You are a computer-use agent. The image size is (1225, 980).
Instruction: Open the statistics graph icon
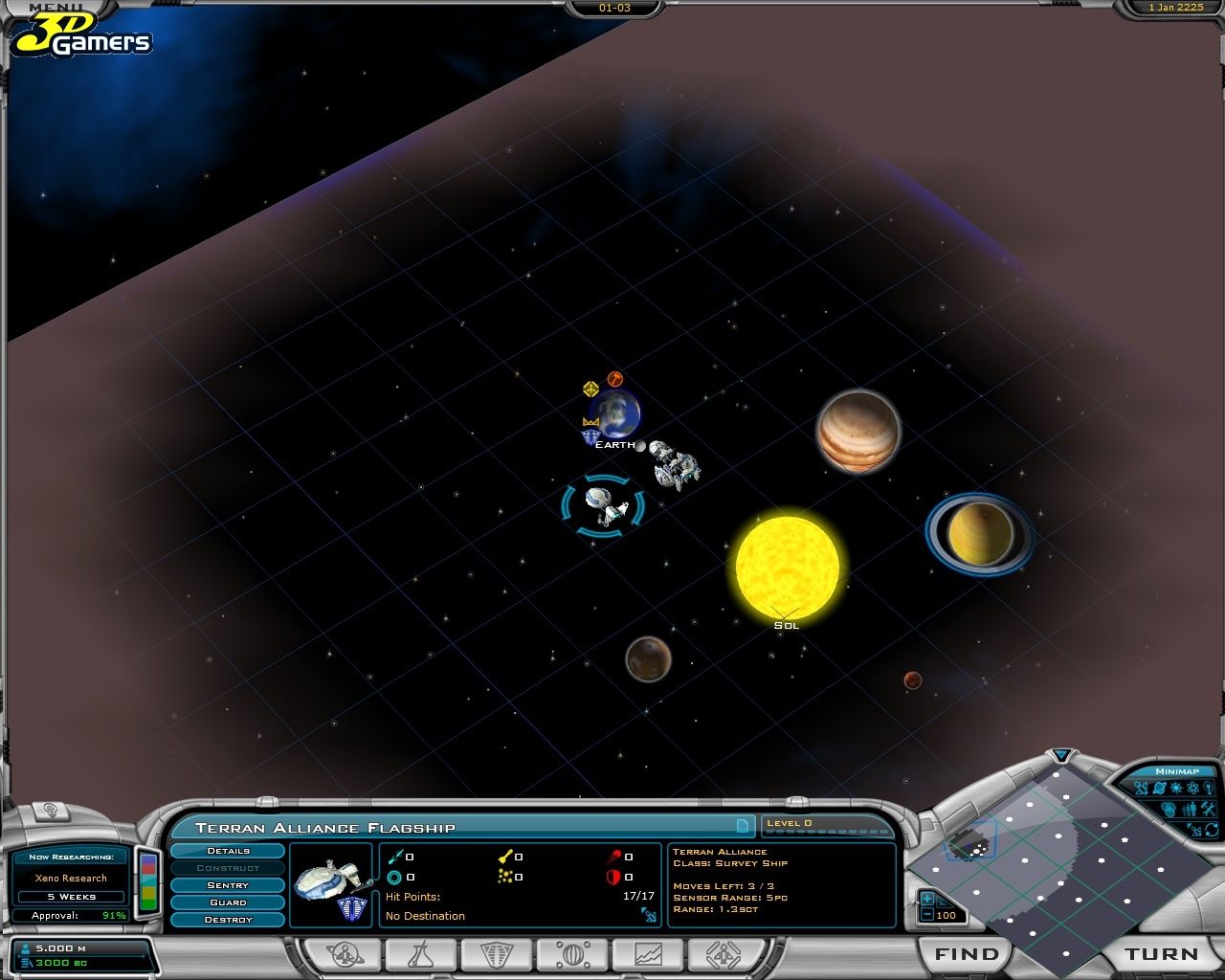[649, 954]
